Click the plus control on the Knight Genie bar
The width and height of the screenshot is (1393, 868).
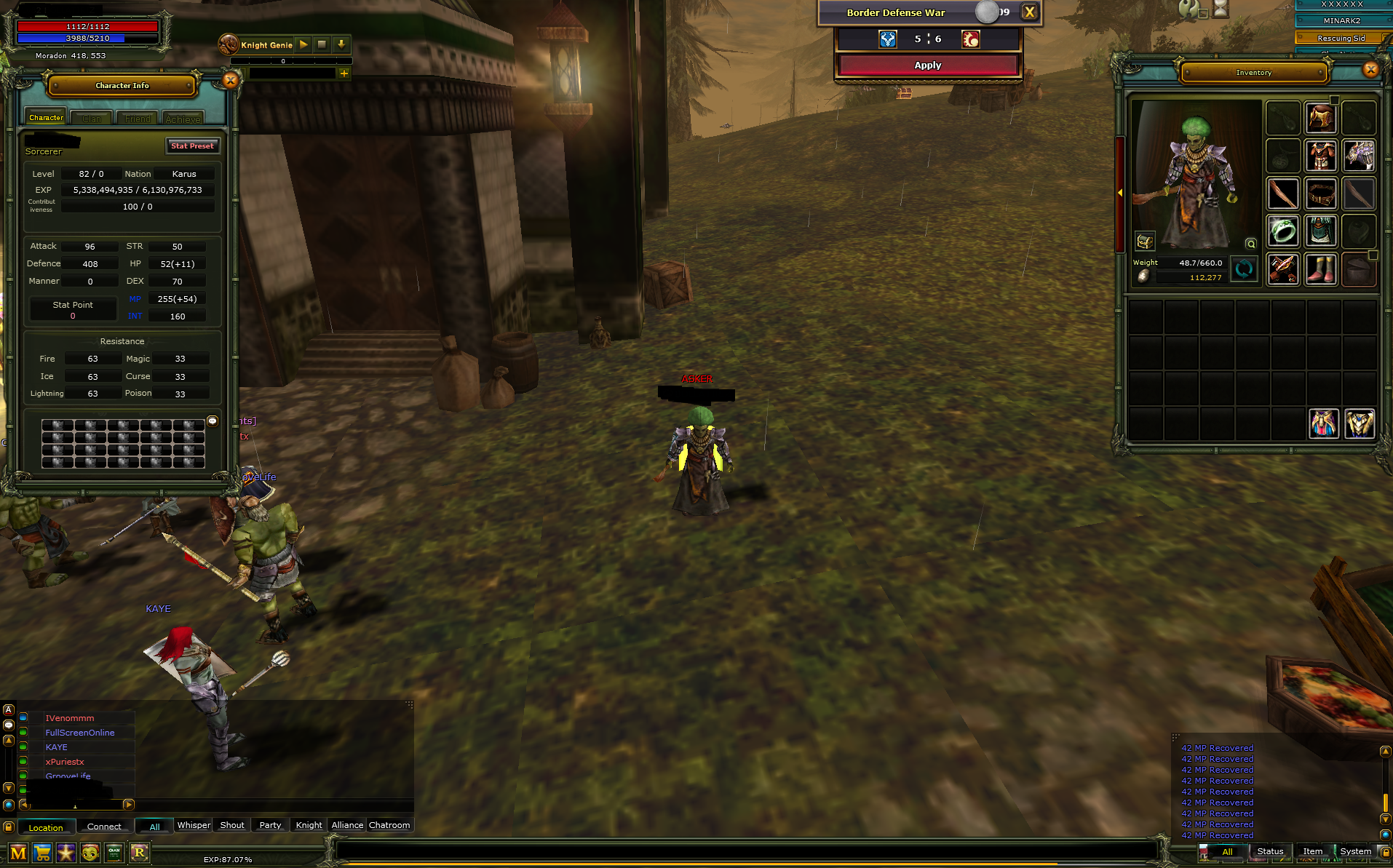(x=344, y=73)
